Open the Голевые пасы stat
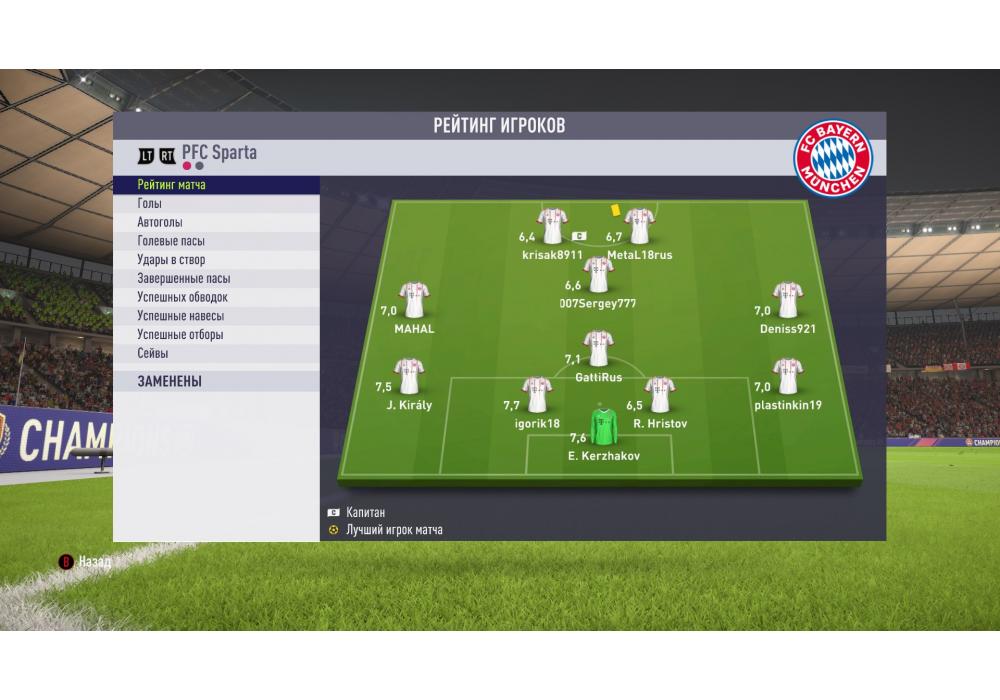 pos(216,241)
